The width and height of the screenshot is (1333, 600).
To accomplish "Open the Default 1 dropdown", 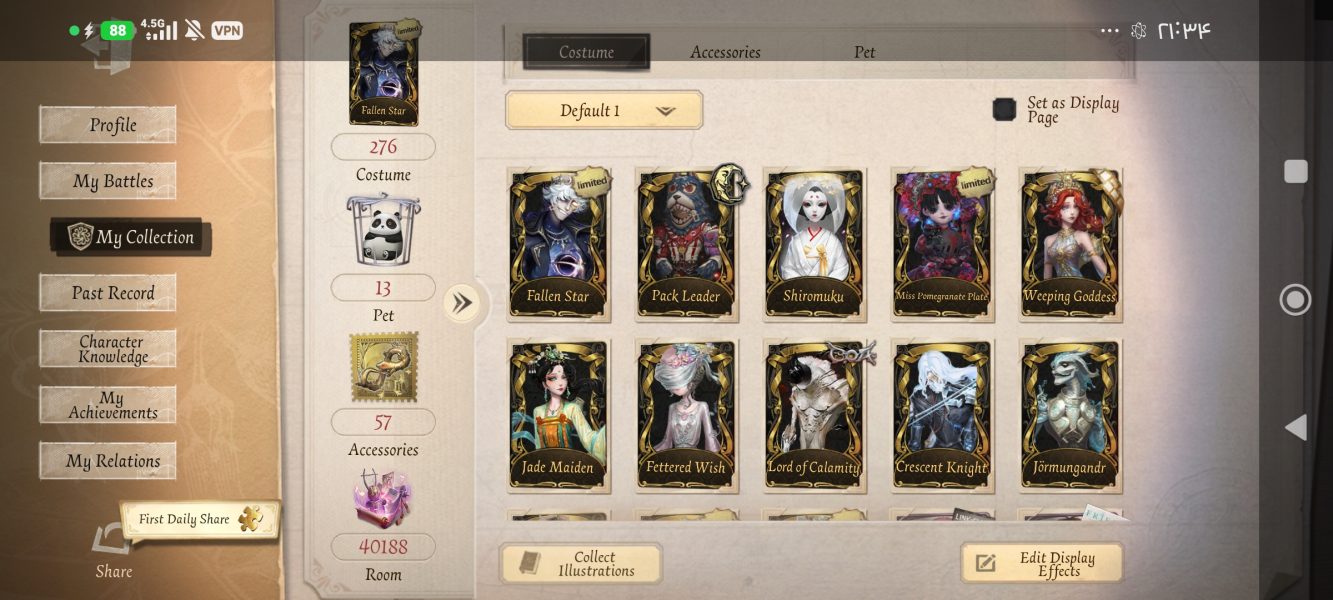I will 604,110.
